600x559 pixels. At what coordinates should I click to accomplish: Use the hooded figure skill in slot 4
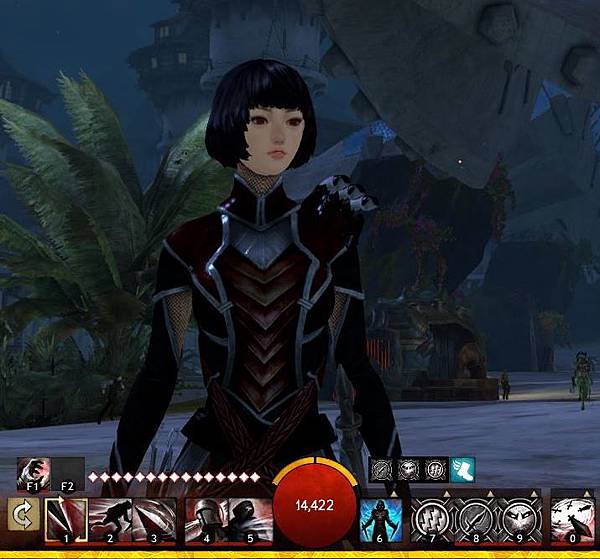206,518
